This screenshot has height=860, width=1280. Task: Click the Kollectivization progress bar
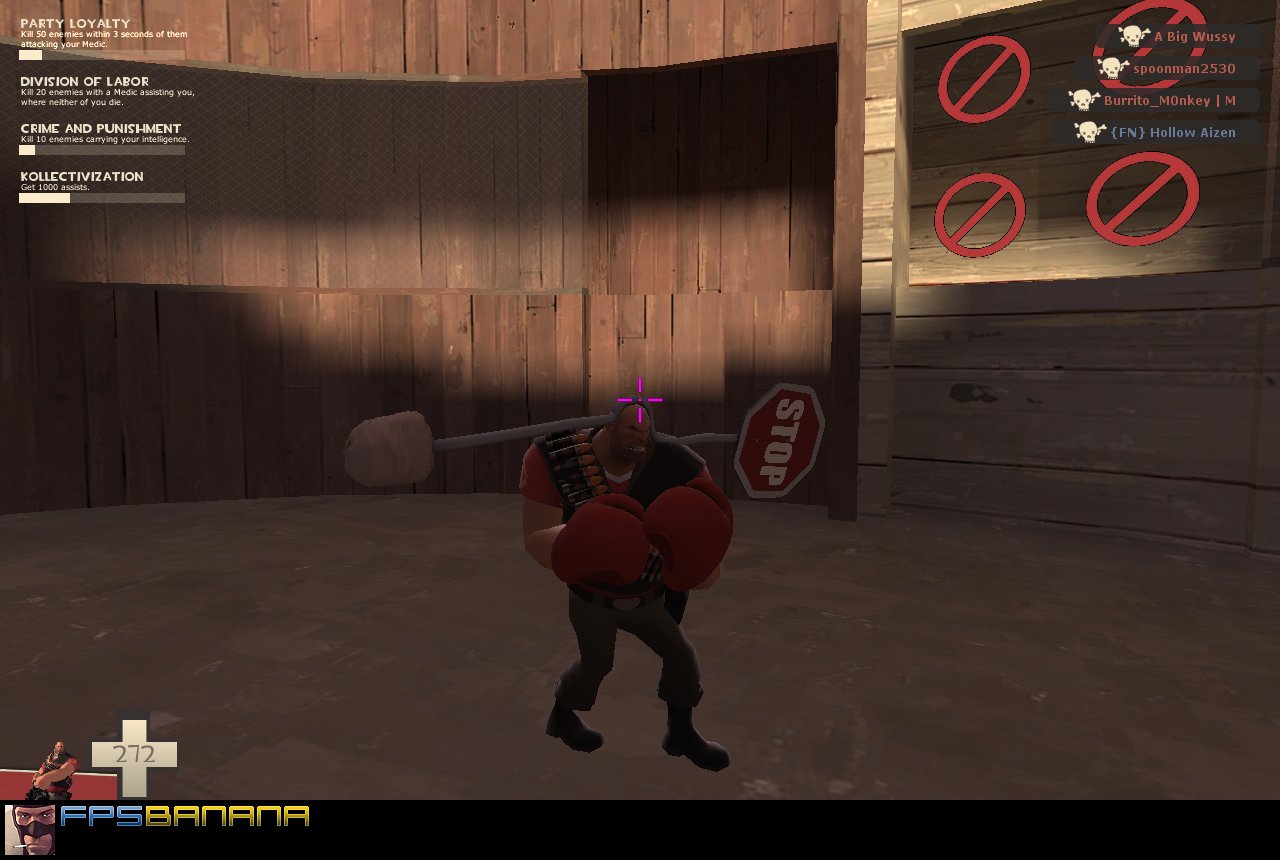click(x=102, y=197)
